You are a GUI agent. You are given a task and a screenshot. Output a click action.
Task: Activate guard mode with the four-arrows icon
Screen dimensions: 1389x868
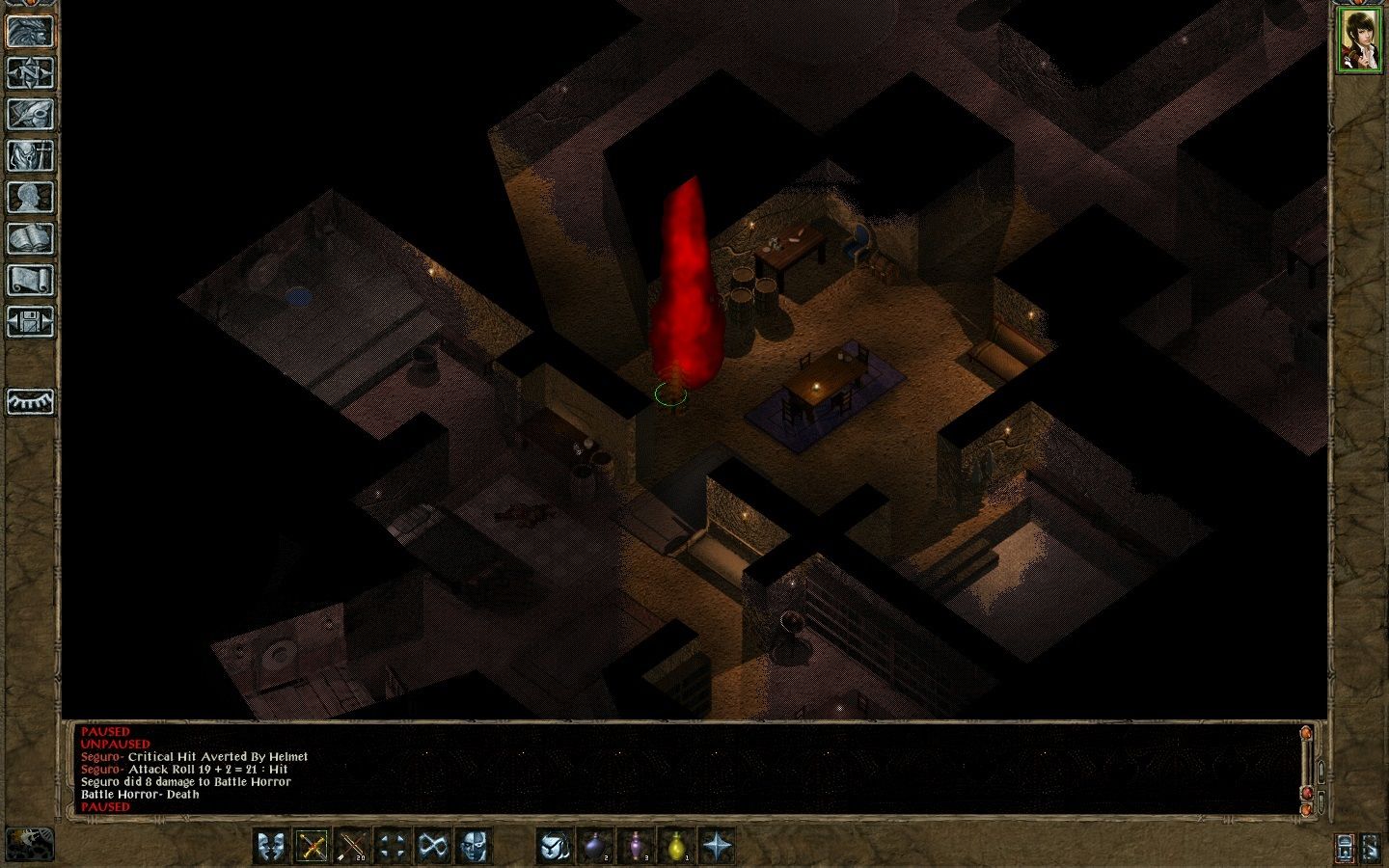pyautogui.click(x=392, y=845)
